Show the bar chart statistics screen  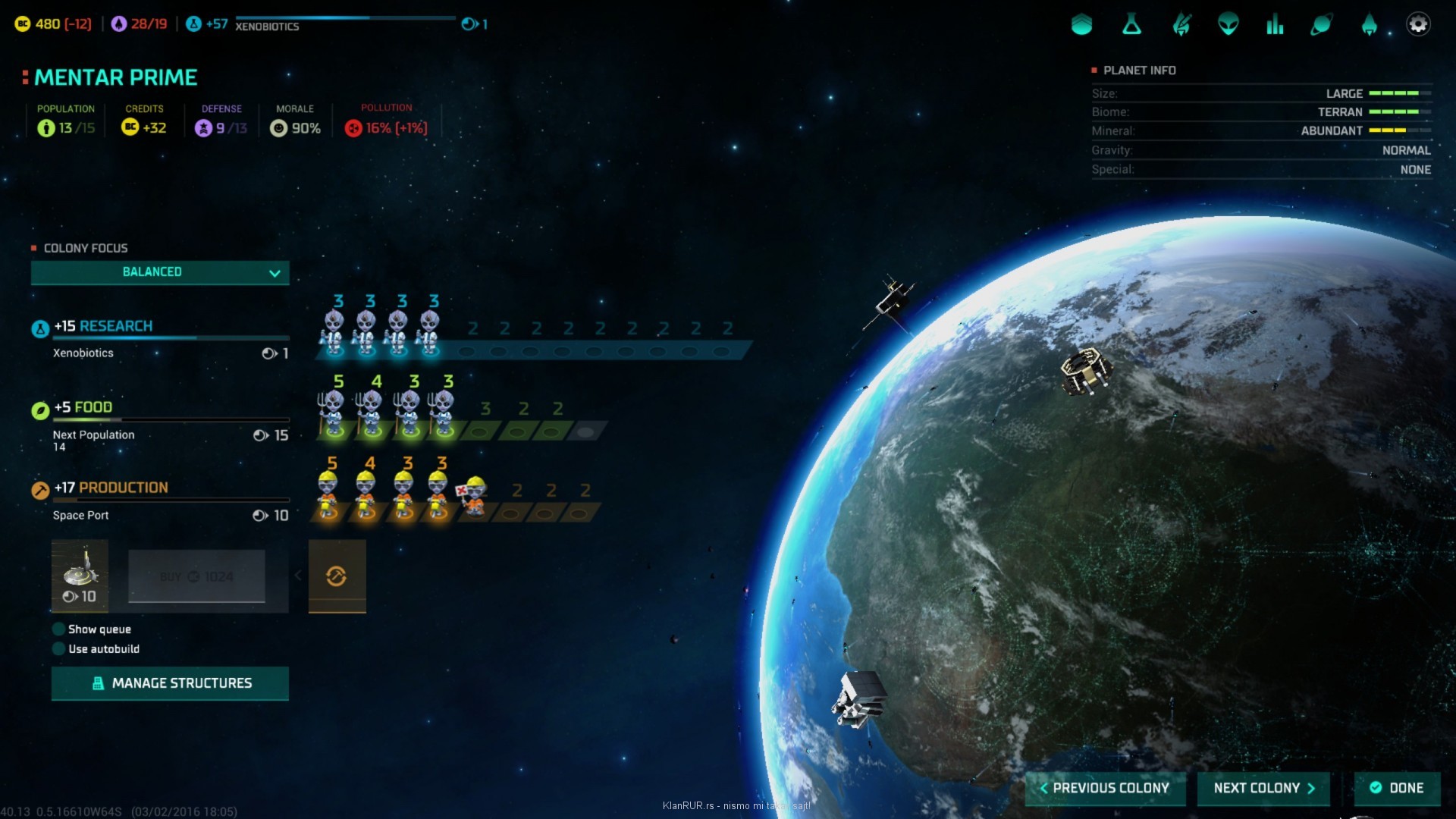[x=1275, y=25]
